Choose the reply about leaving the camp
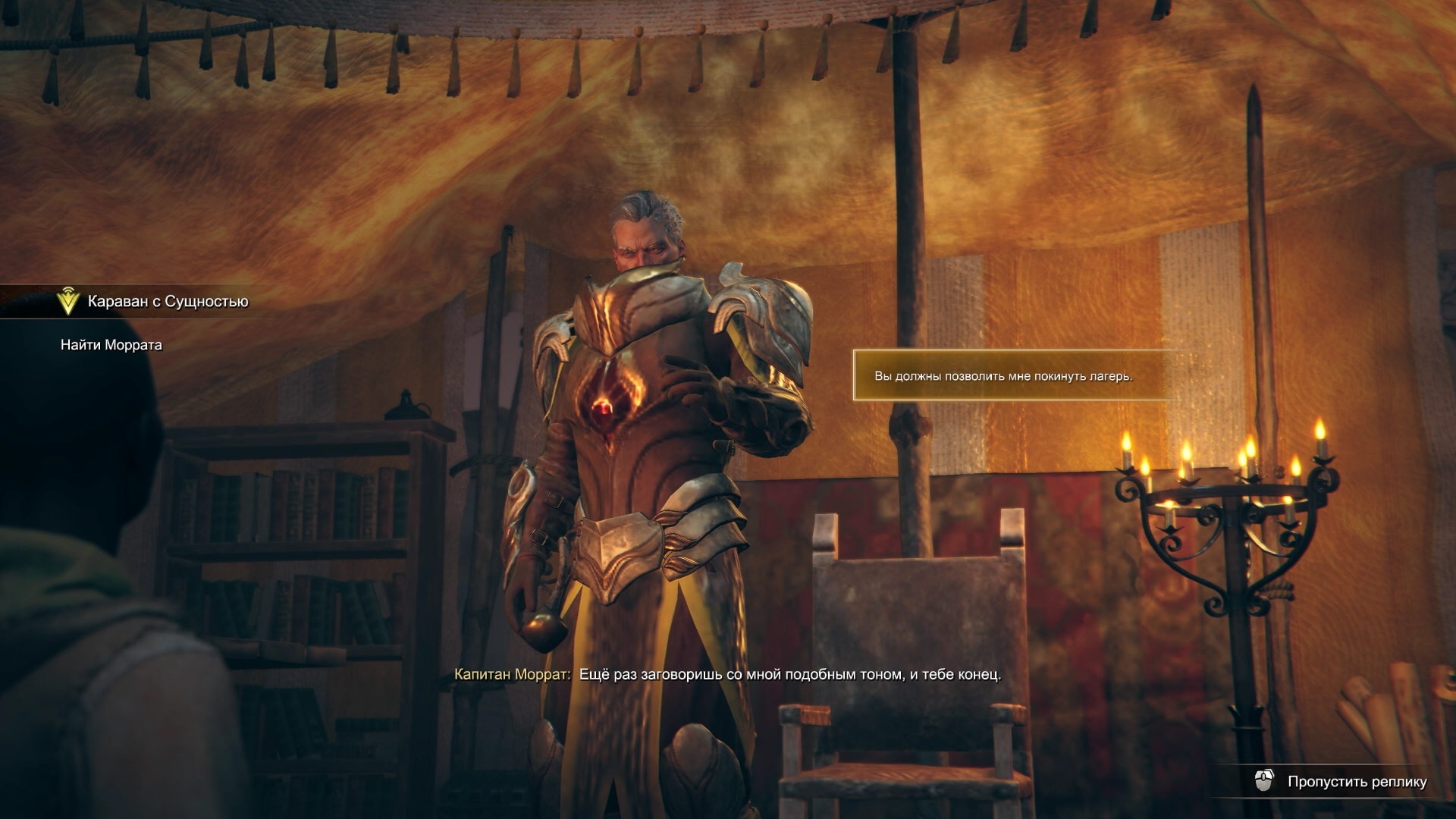This screenshot has width=1456, height=819. coord(1003,376)
